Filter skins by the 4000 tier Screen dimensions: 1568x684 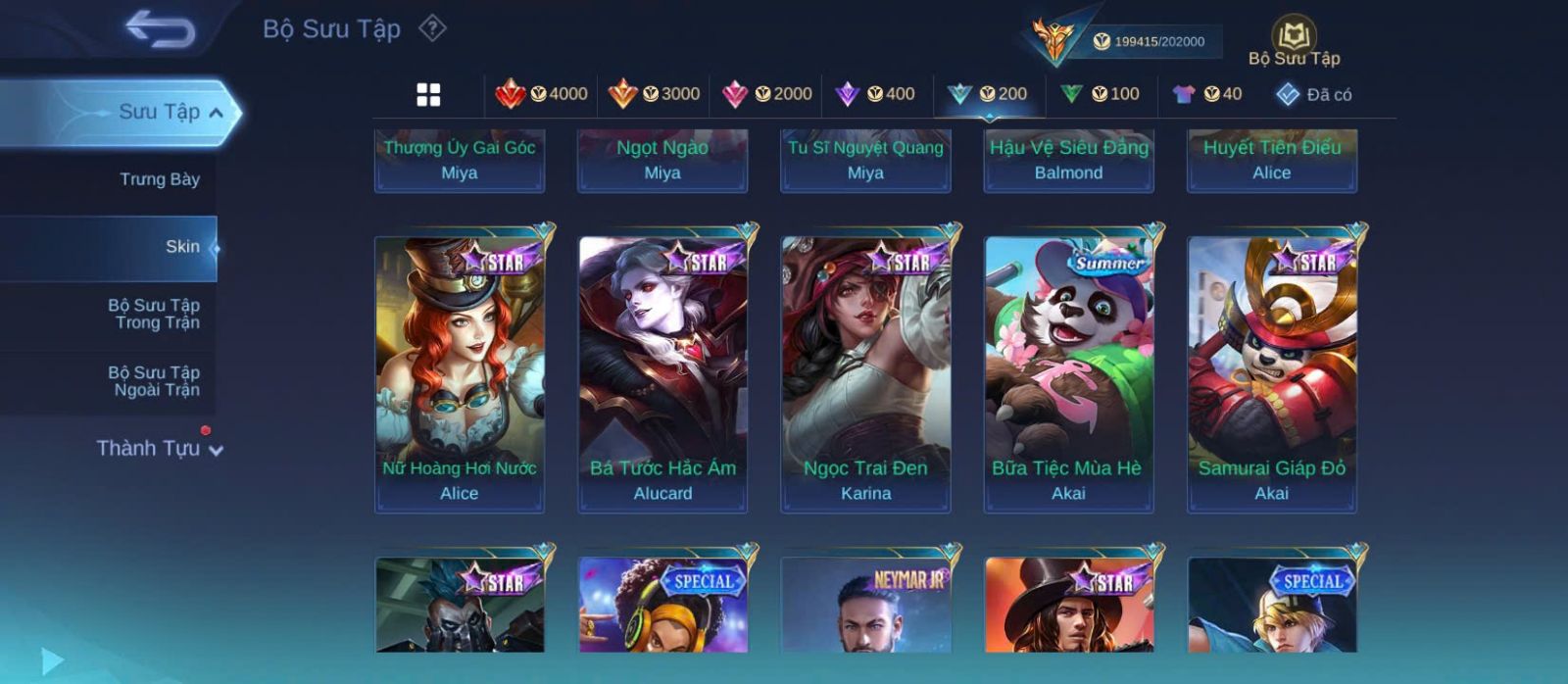[x=541, y=94]
